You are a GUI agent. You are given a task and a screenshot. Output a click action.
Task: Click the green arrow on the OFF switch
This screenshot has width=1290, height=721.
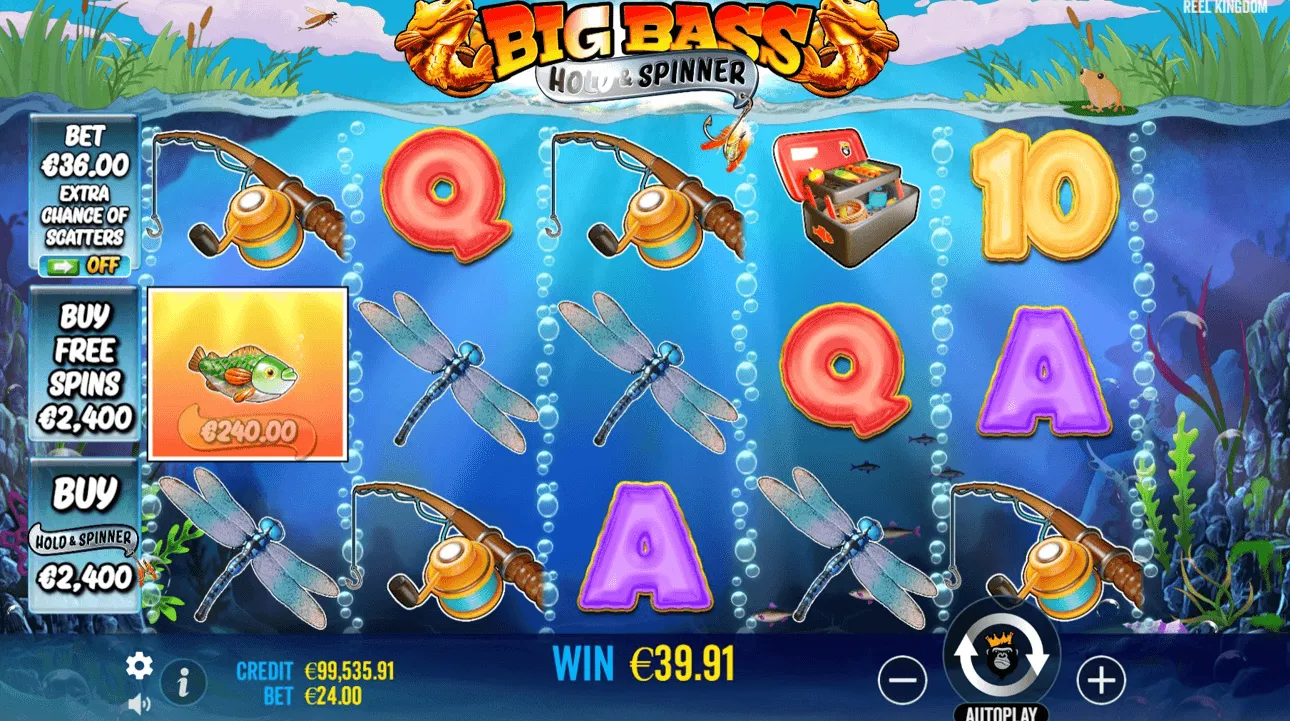(64, 266)
